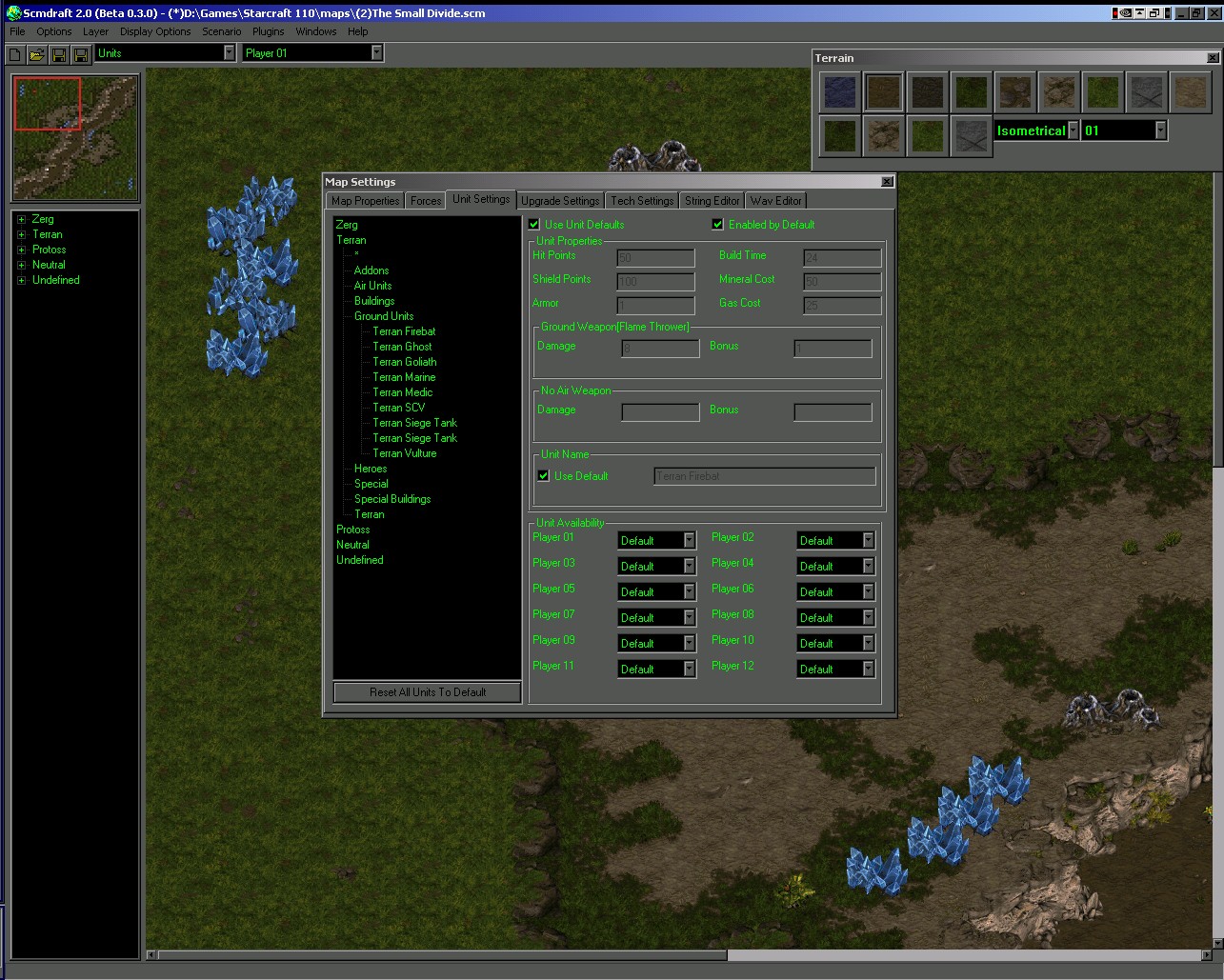Switch to the String Editor tab

(x=712, y=201)
